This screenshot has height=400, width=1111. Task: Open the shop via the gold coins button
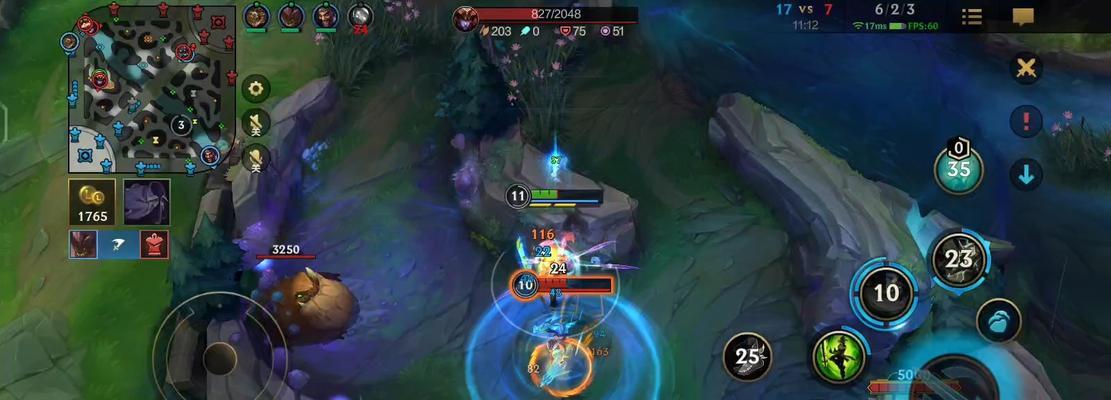coord(91,202)
